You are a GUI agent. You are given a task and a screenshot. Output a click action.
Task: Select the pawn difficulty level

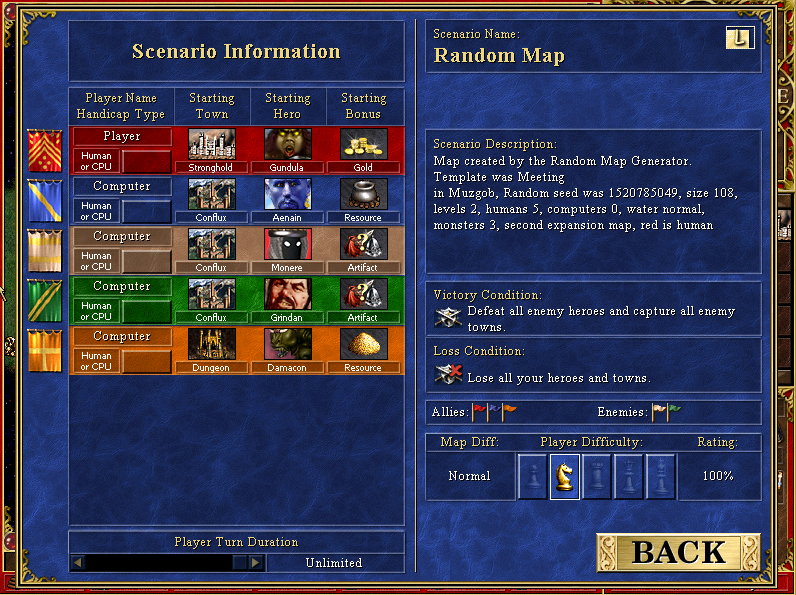(533, 476)
